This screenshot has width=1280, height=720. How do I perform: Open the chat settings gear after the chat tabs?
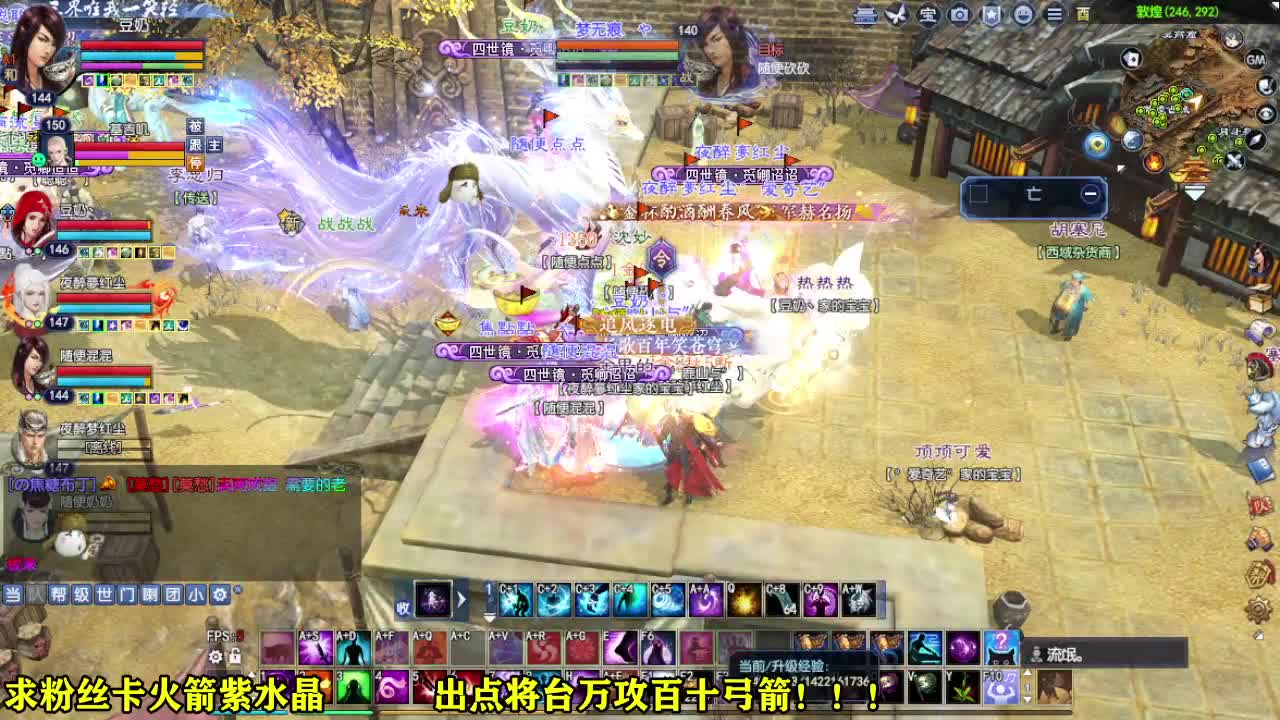221,594
